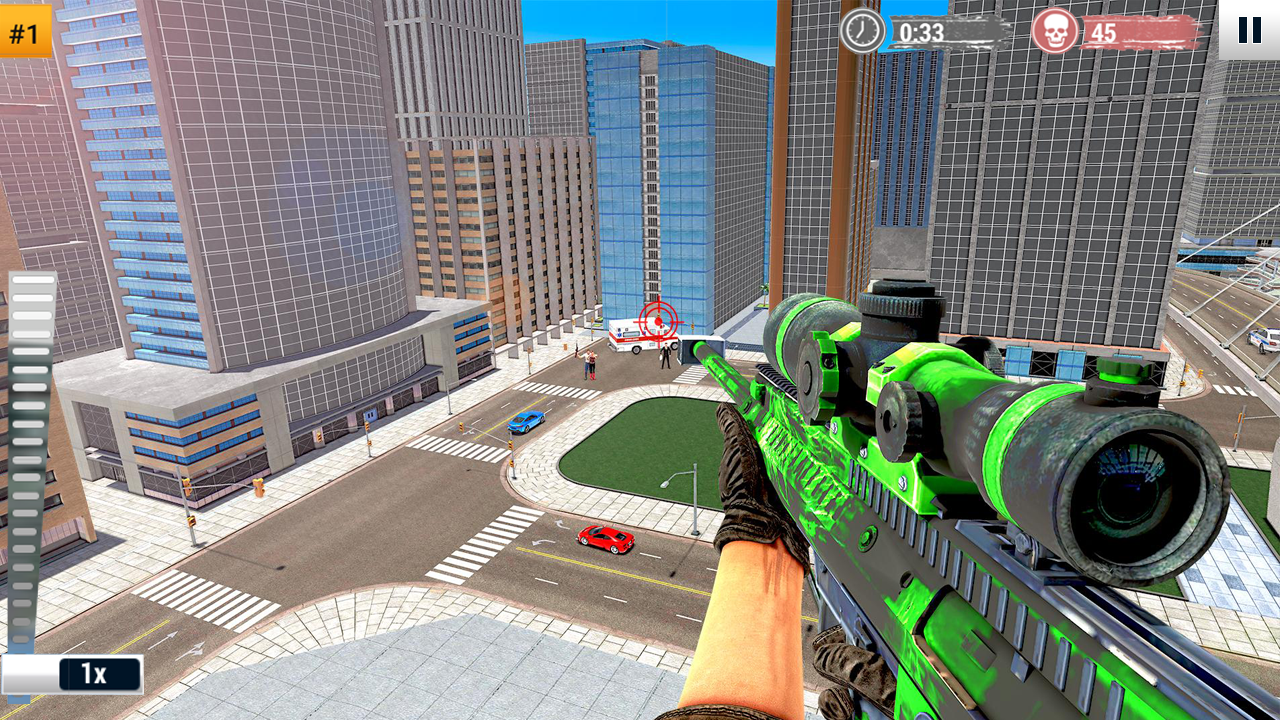
Task: Click the blue car beside the park
Action: point(527,420)
